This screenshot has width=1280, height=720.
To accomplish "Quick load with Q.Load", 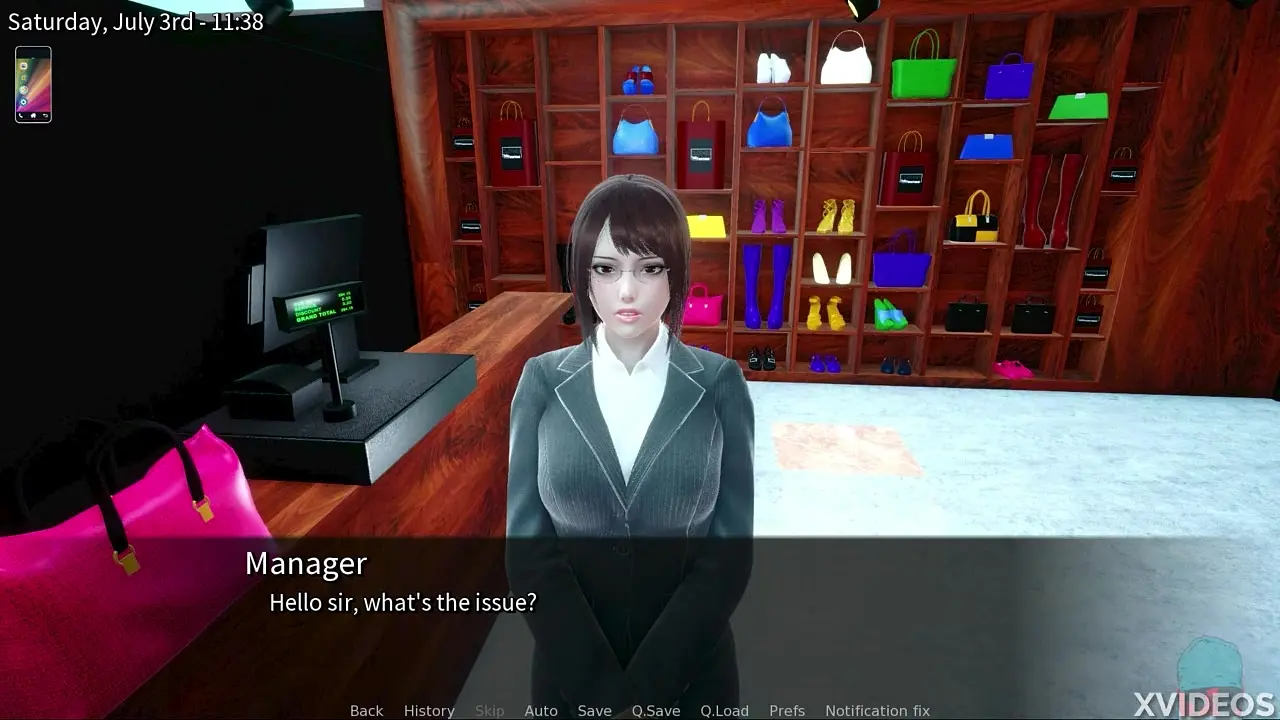I will pos(724,710).
